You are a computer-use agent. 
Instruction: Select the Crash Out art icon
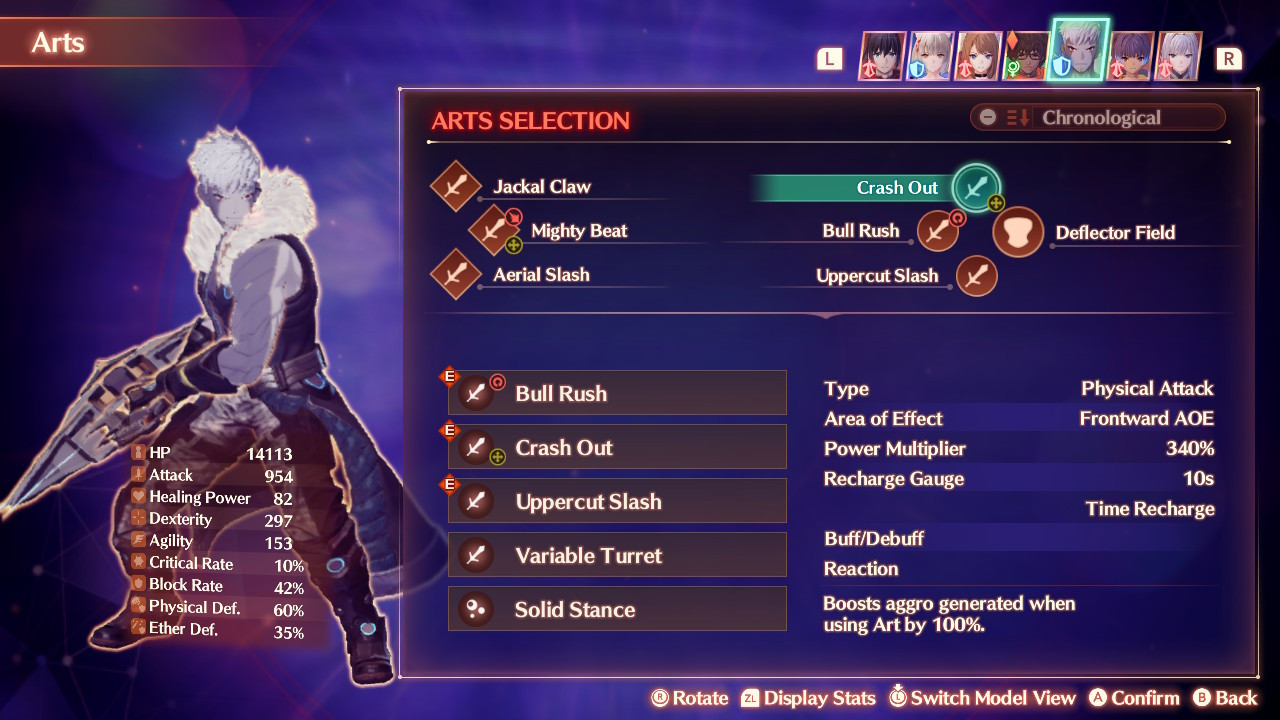975,187
